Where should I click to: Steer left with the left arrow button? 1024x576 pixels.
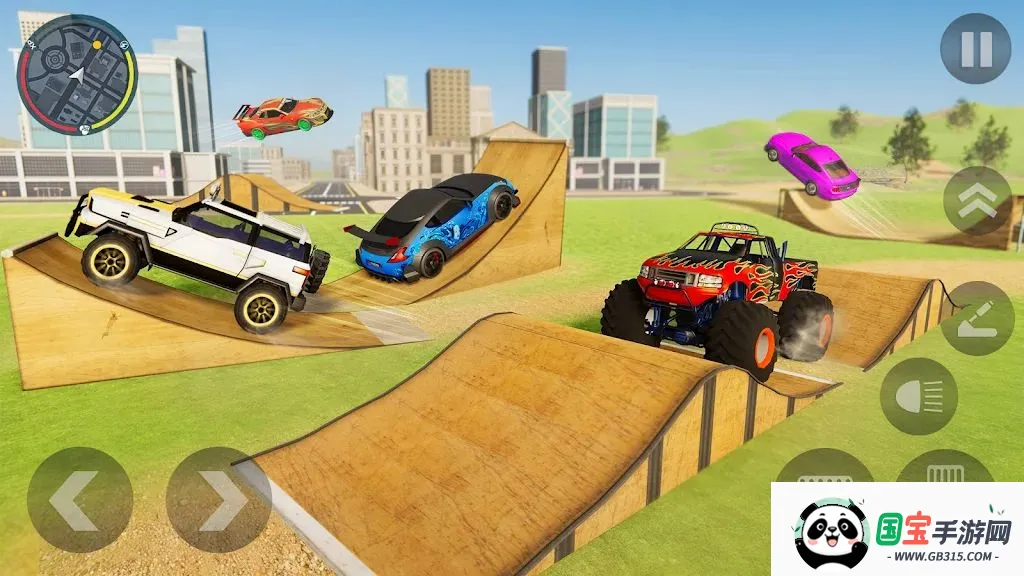(x=79, y=500)
